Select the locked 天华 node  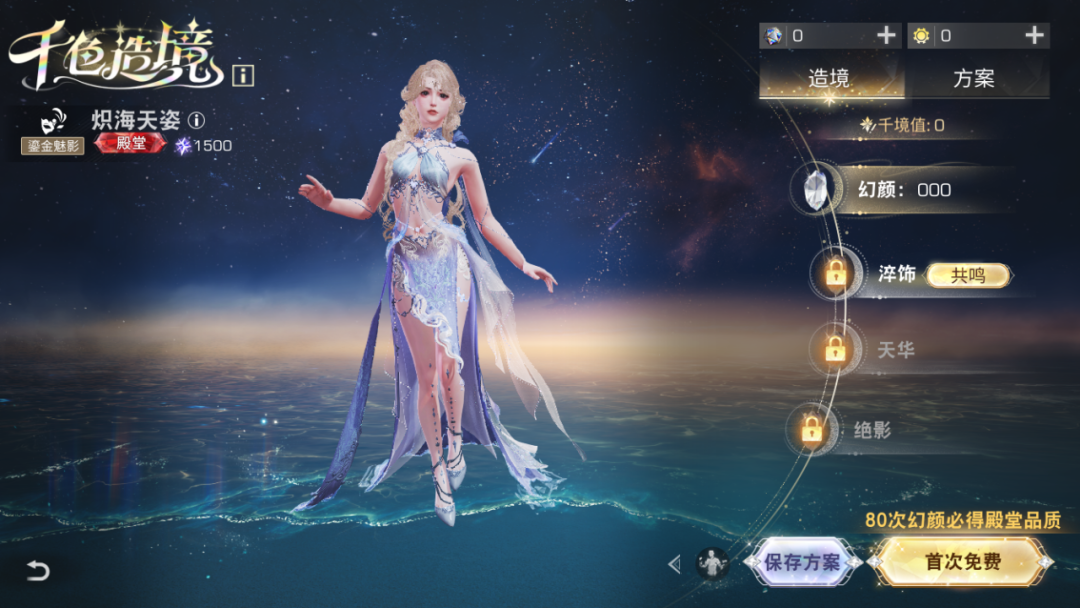(834, 350)
